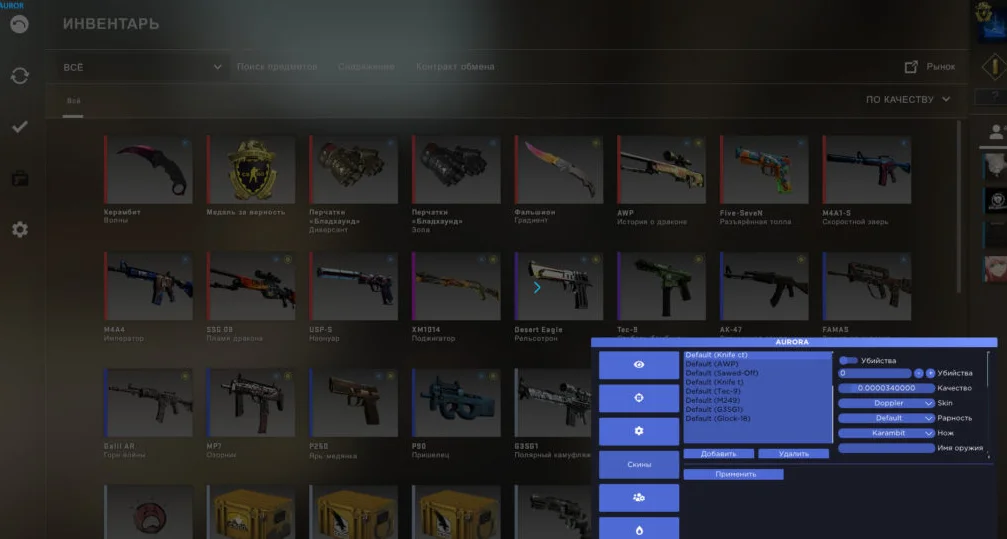Click the Удалить button in Aurora panel
This screenshot has width=1007, height=539.
(x=793, y=454)
